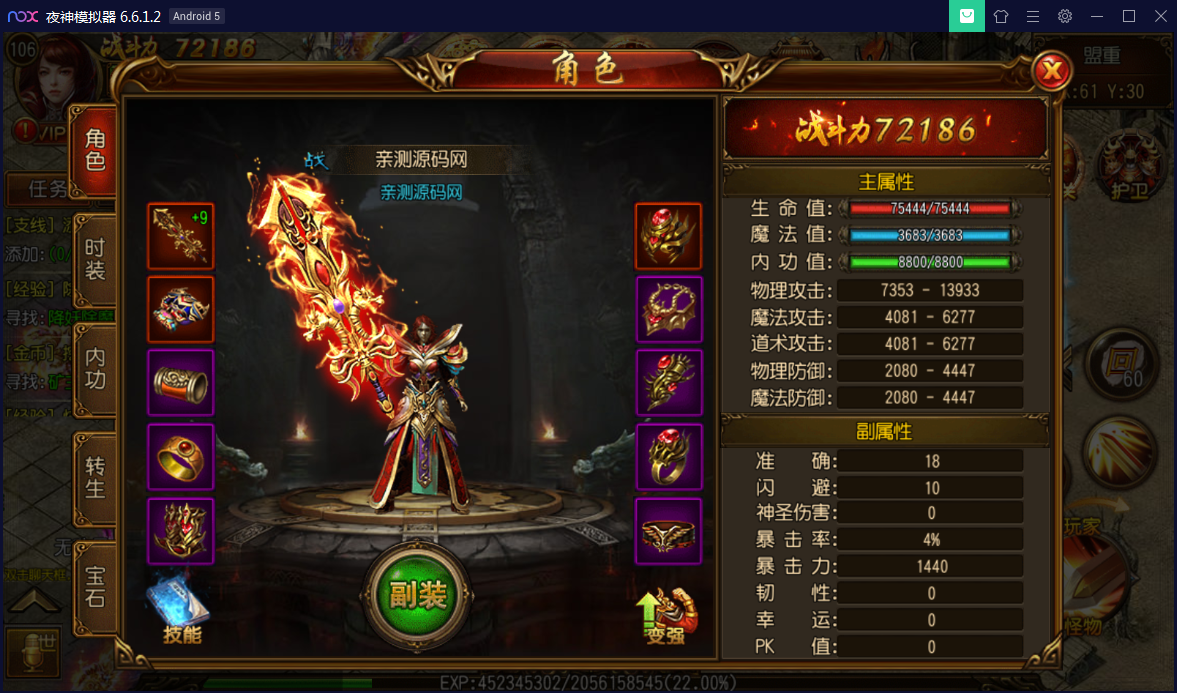Click the green 副装 button

(417, 595)
